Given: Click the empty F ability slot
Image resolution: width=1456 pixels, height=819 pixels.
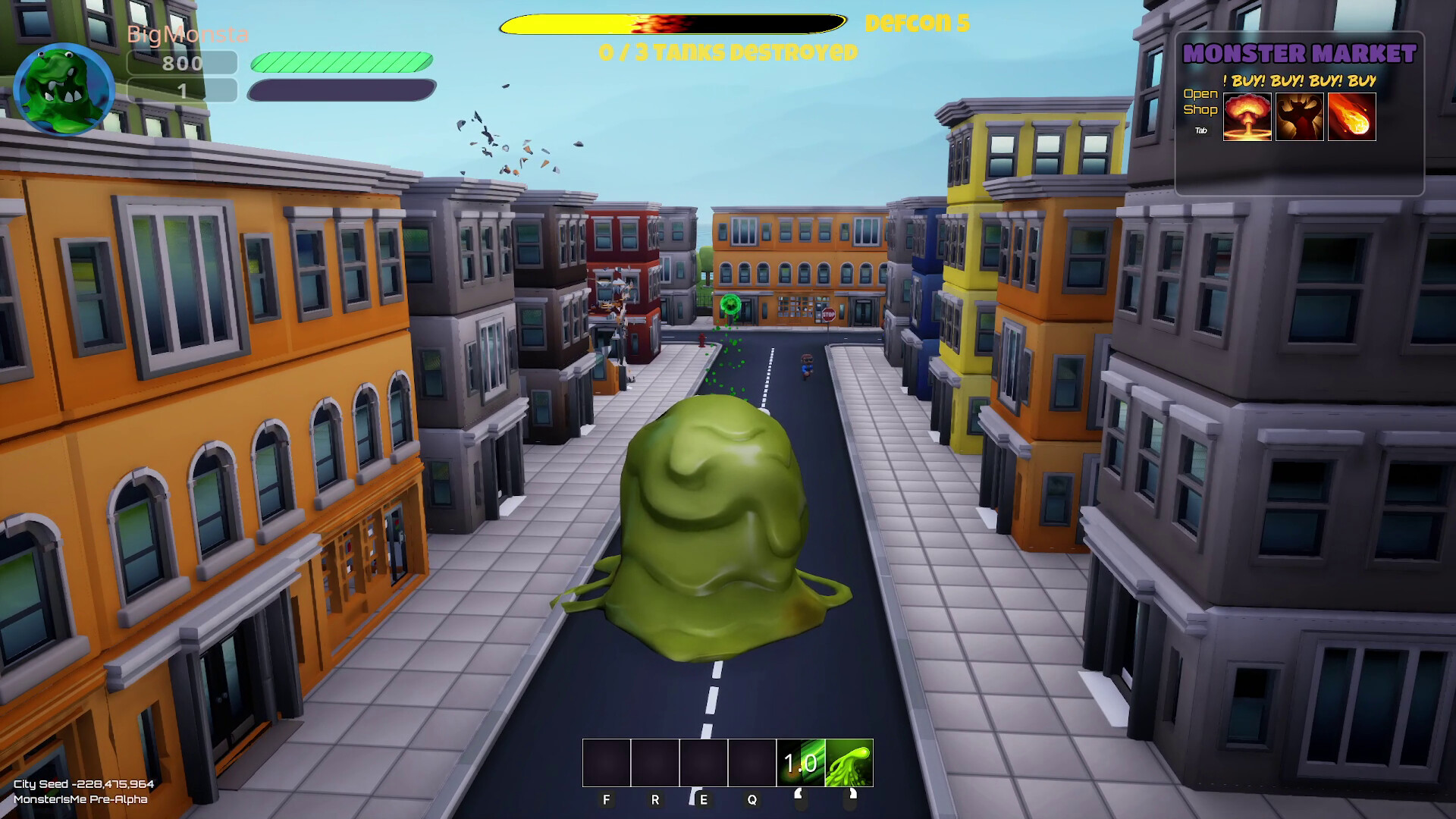Looking at the screenshot, I should pyautogui.click(x=606, y=764).
